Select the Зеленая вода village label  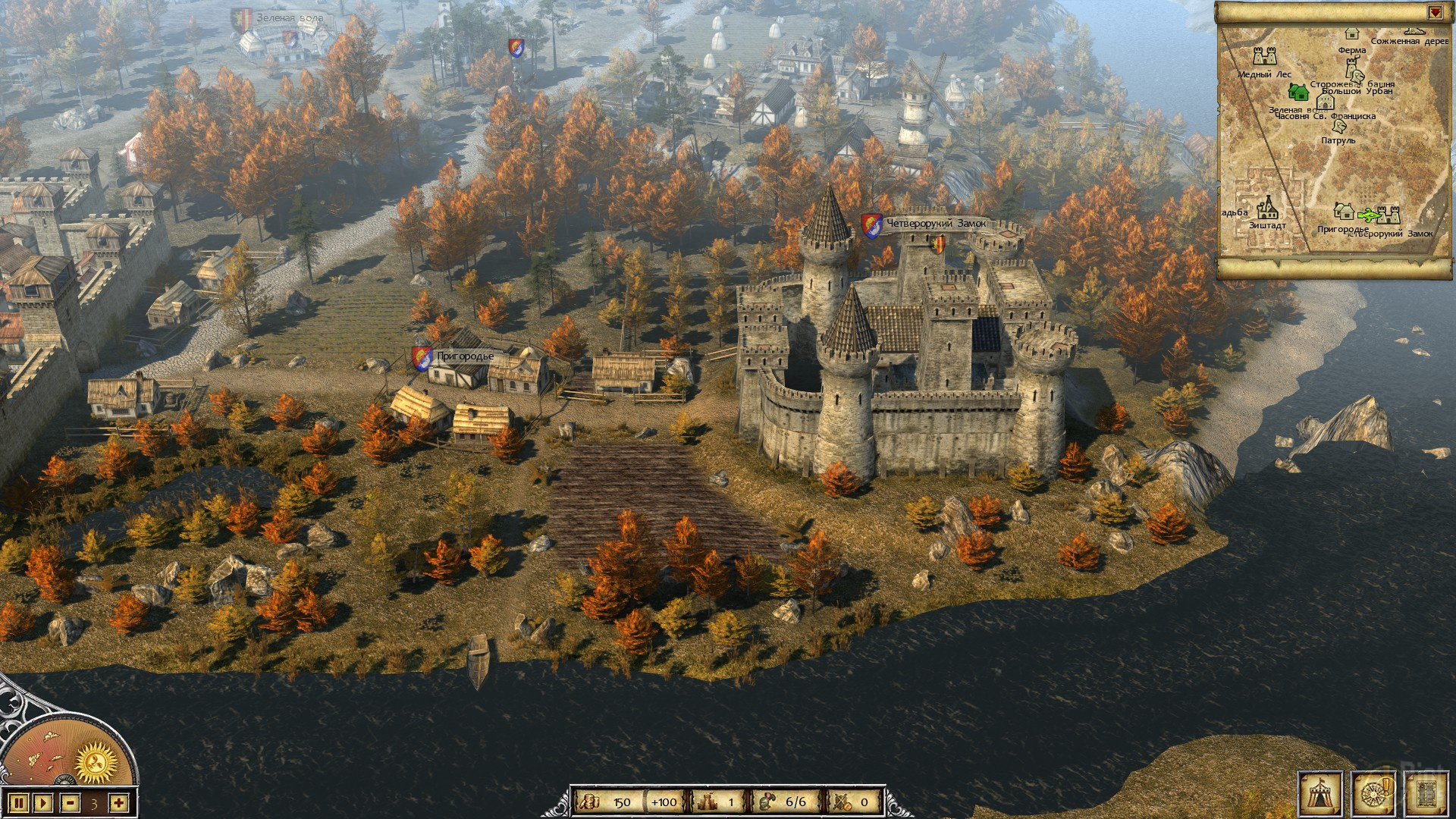(289, 17)
